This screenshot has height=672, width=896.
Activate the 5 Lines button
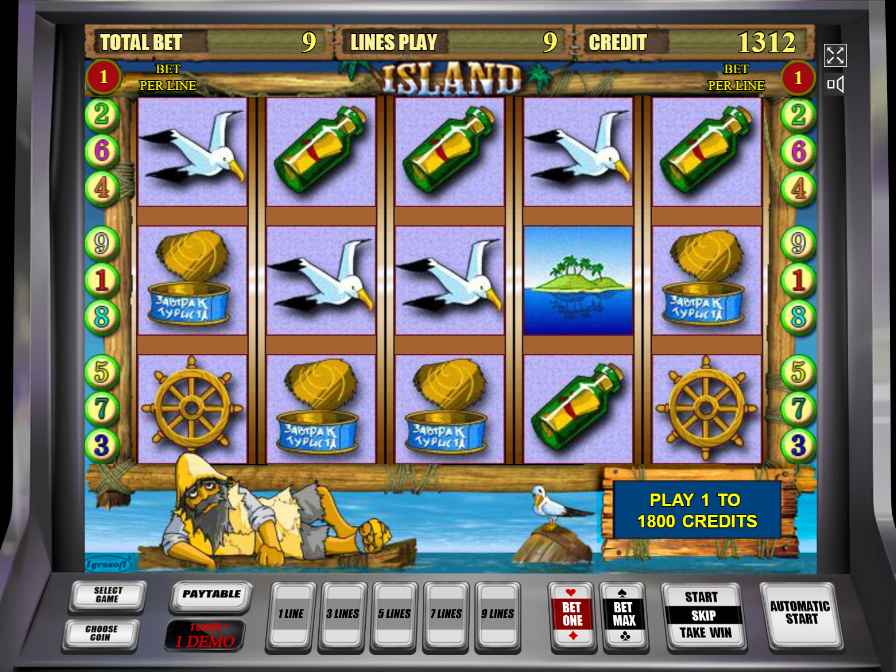(x=395, y=616)
